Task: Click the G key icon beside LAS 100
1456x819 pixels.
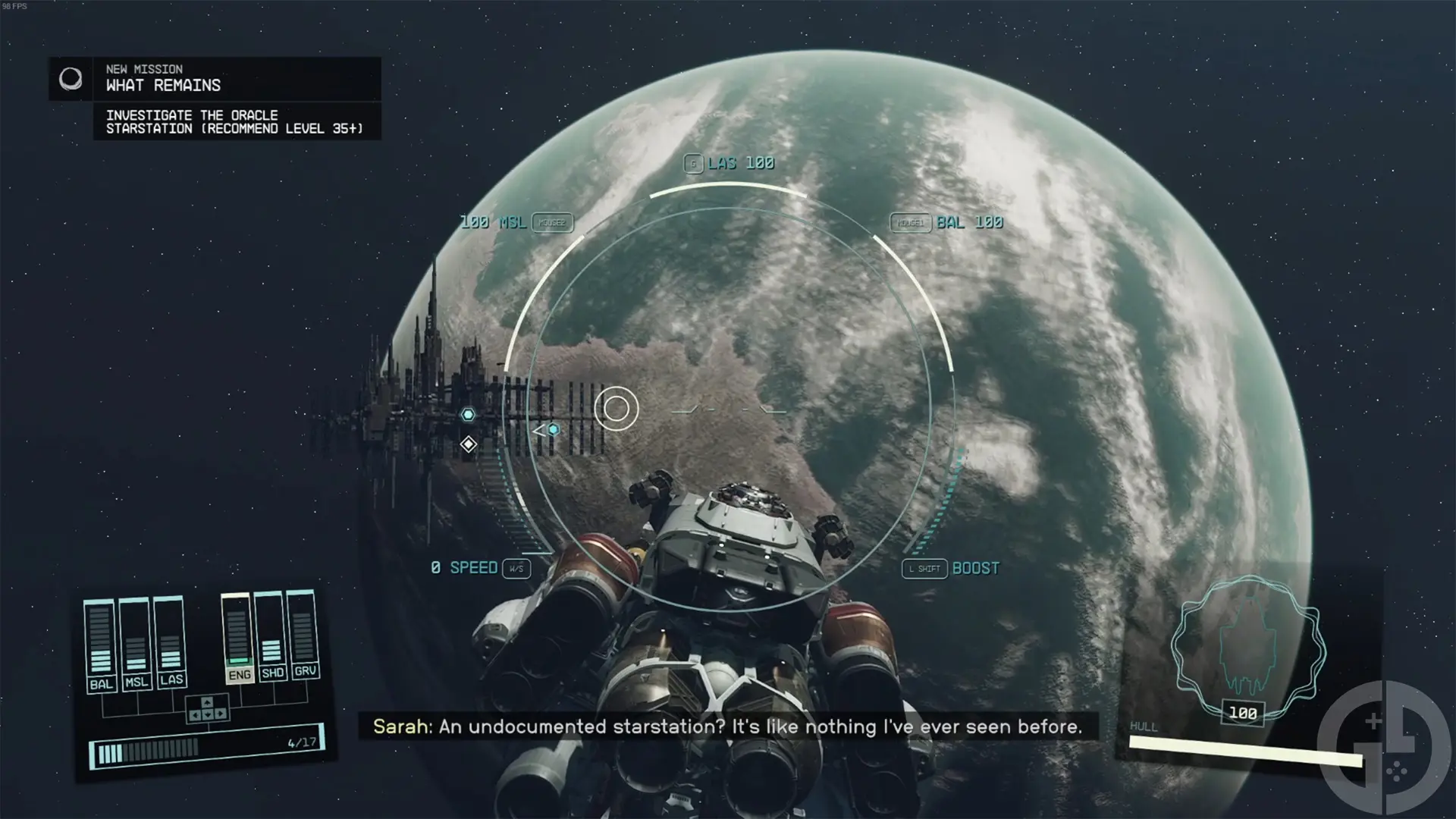Action: [694, 162]
